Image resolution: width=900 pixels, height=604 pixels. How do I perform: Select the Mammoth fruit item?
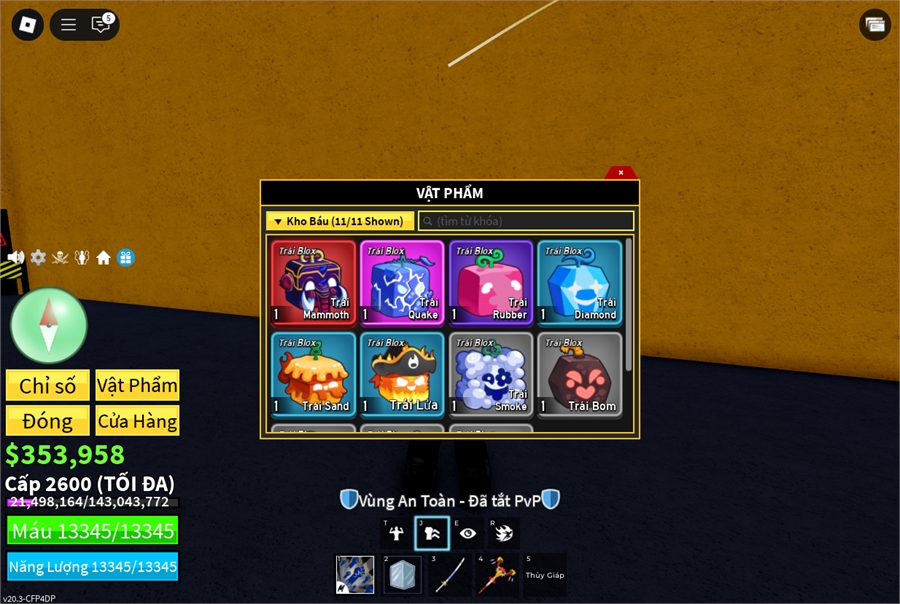click(x=313, y=282)
